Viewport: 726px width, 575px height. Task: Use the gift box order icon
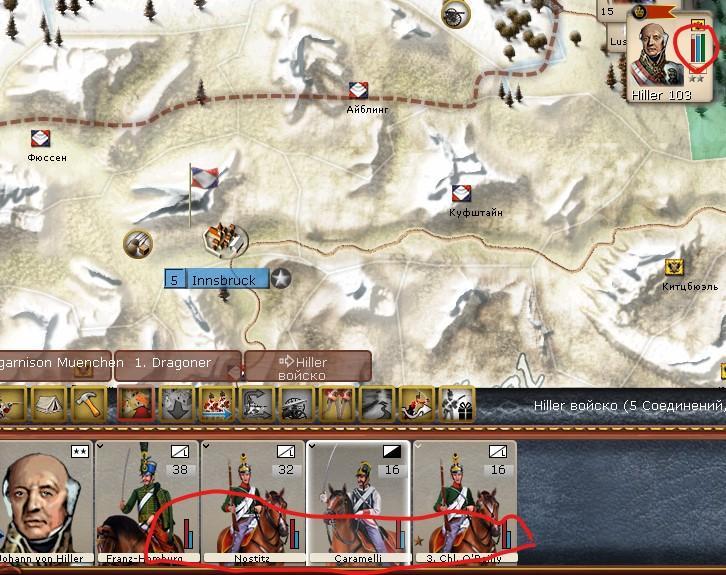456,405
